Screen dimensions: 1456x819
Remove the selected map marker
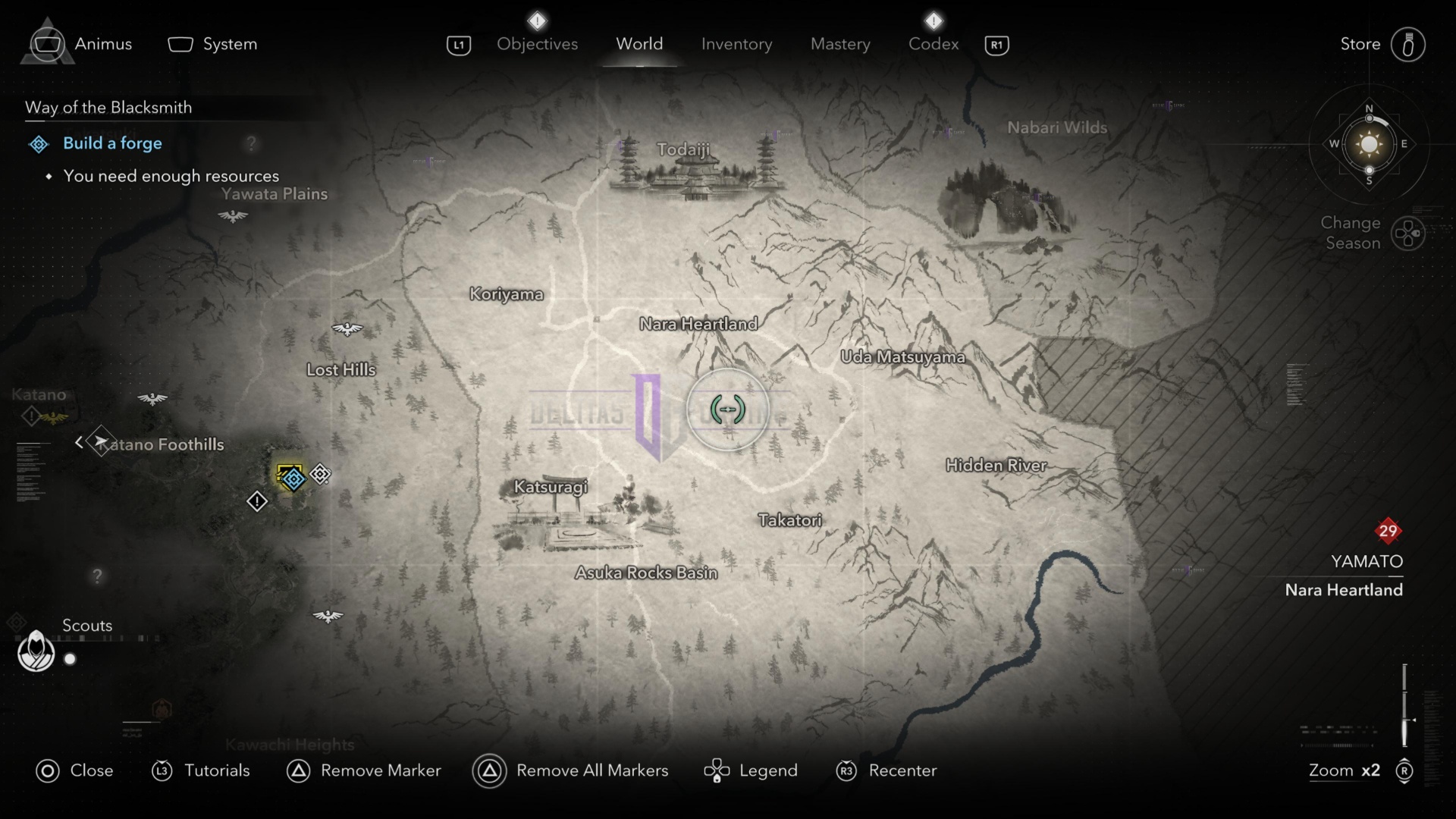(364, 770)
